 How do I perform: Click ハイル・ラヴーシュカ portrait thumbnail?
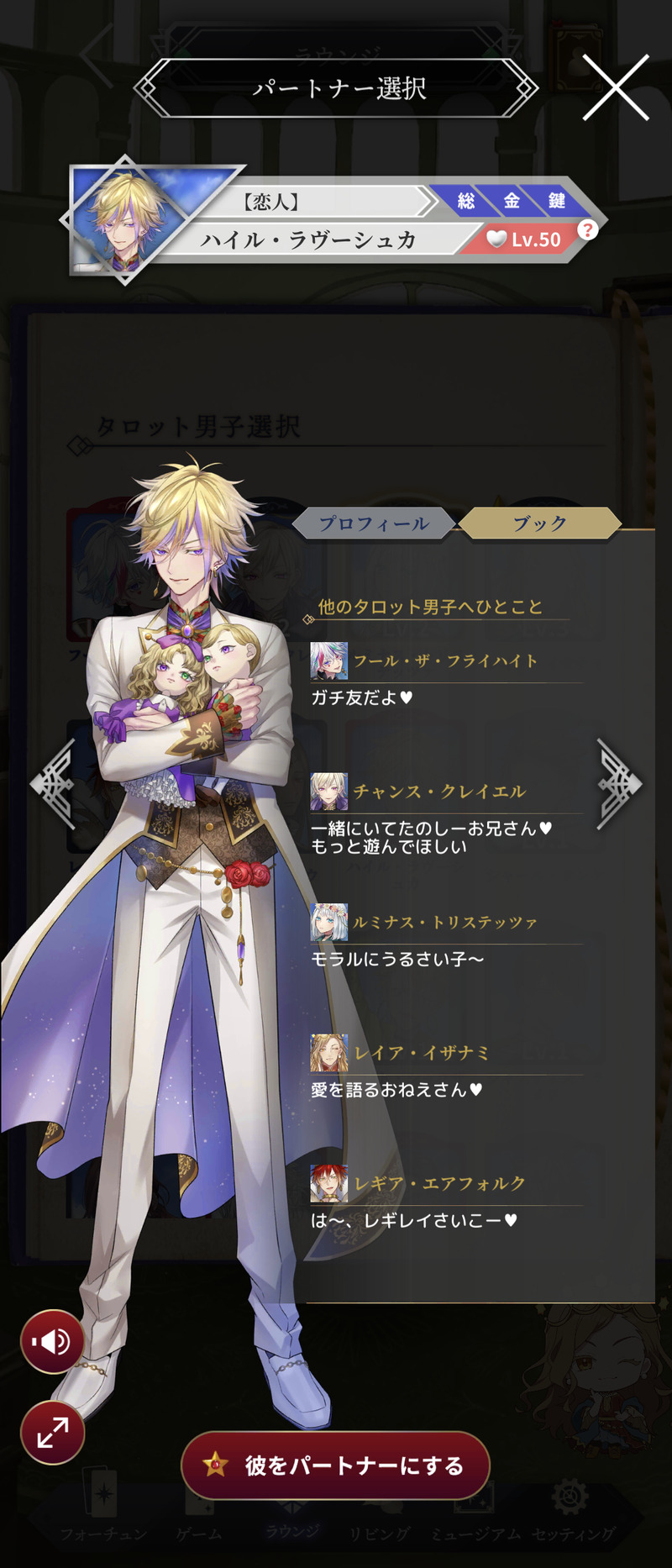126,218
